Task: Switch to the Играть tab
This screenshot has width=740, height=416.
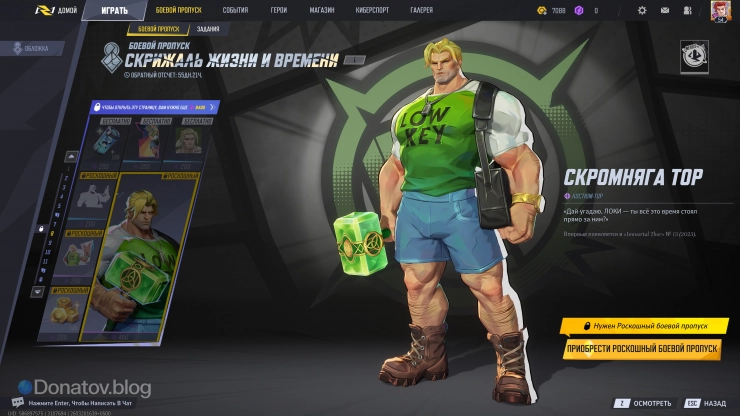Action: [113, 11]
